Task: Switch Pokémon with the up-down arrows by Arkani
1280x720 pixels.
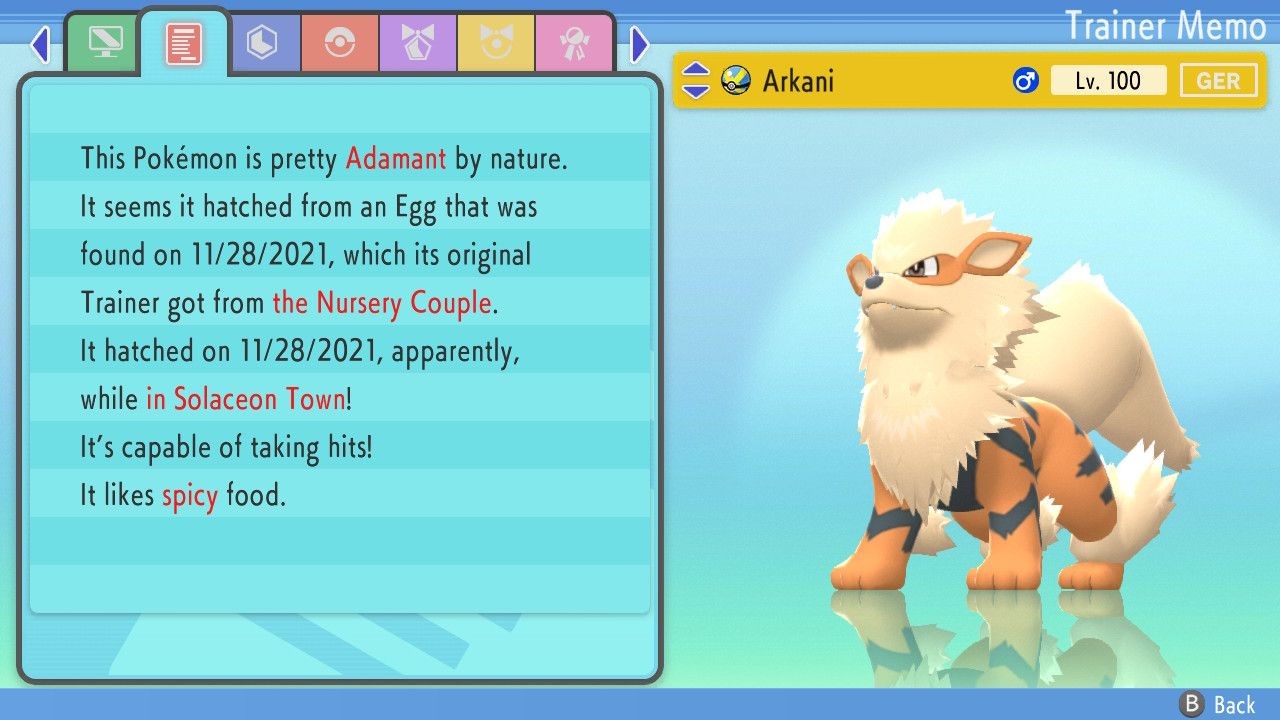Action: pyautogui.click(x=695, y=80)
